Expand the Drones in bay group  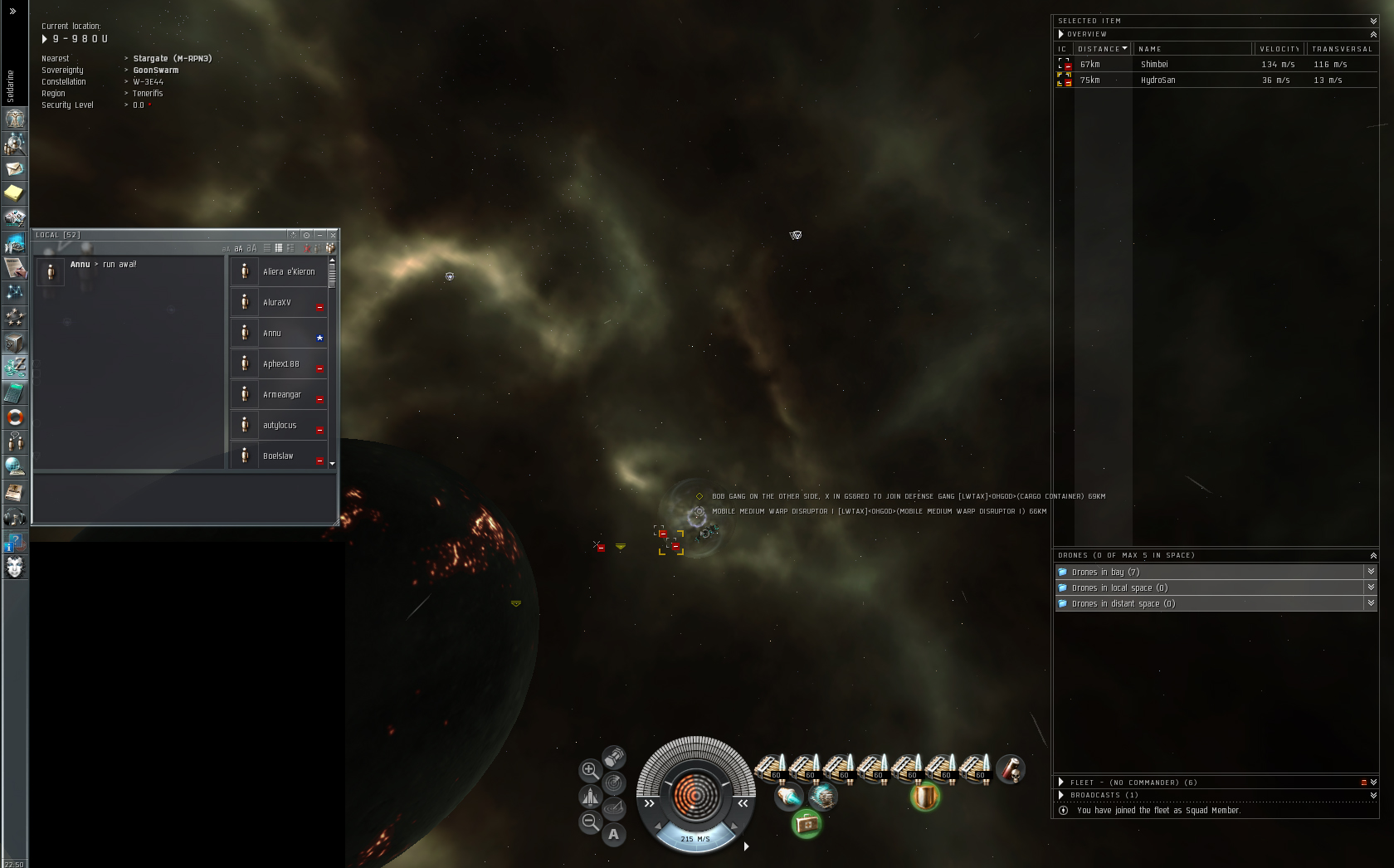tap(1211, 572)
